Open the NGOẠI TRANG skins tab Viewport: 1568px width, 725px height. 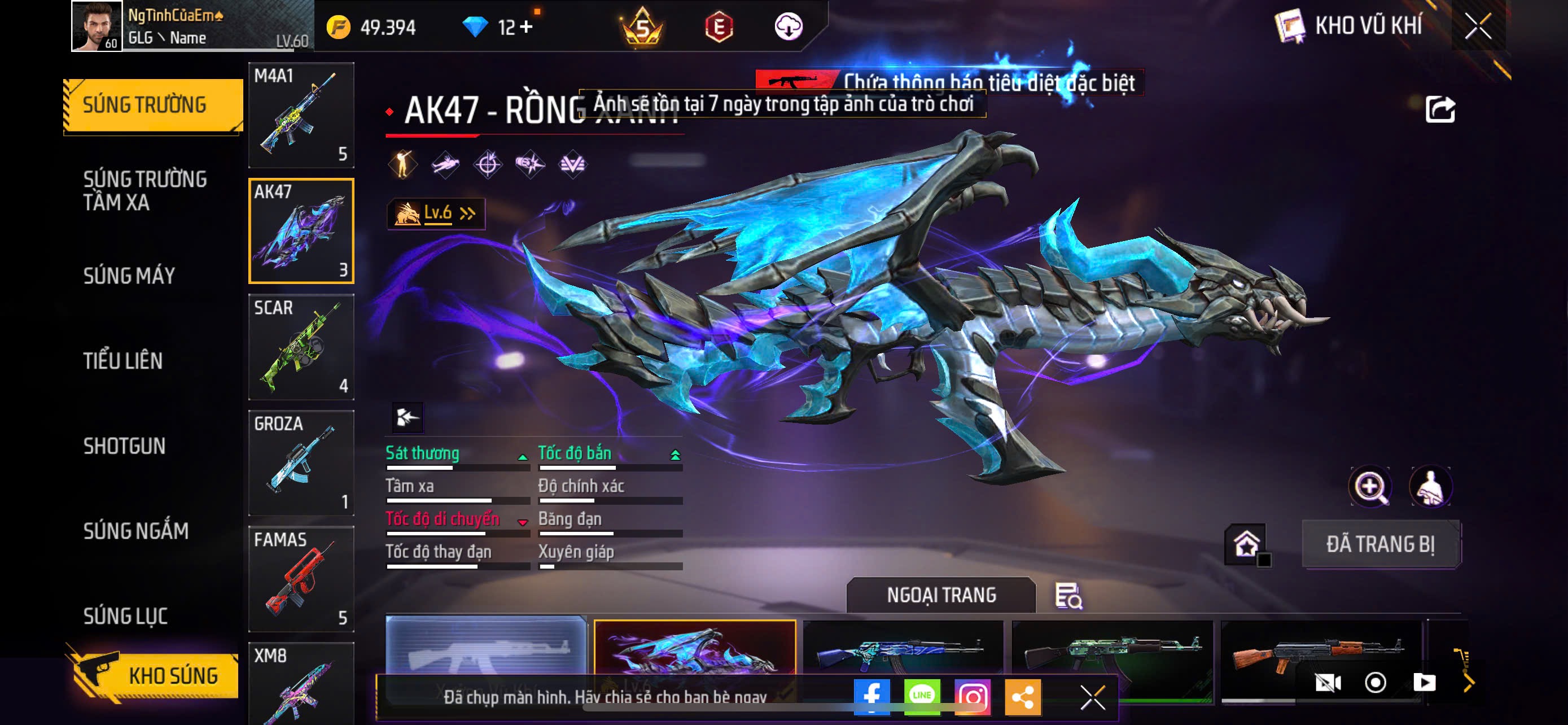(x=940, y=595)
